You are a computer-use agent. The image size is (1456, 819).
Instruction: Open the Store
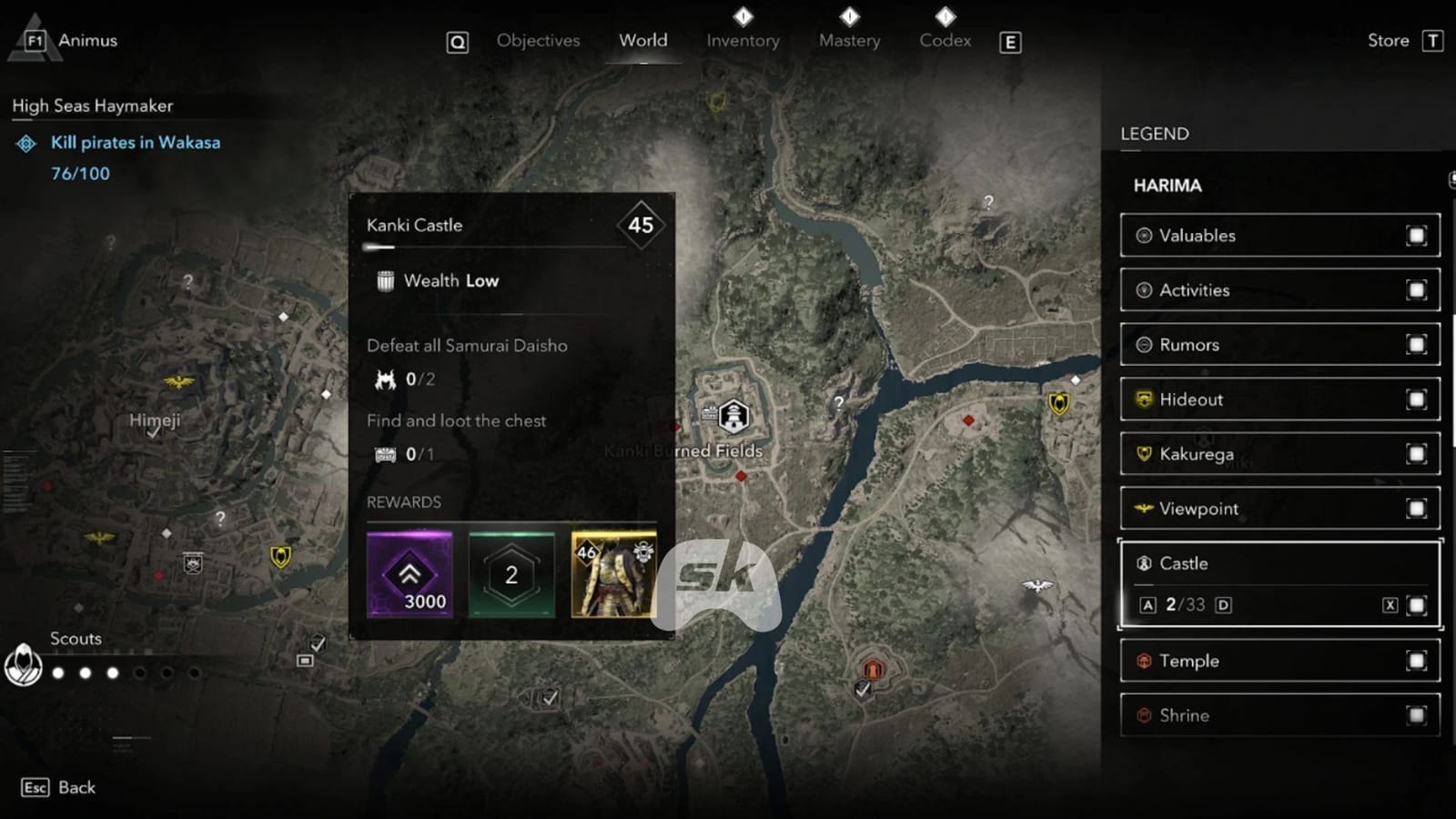1387,40
